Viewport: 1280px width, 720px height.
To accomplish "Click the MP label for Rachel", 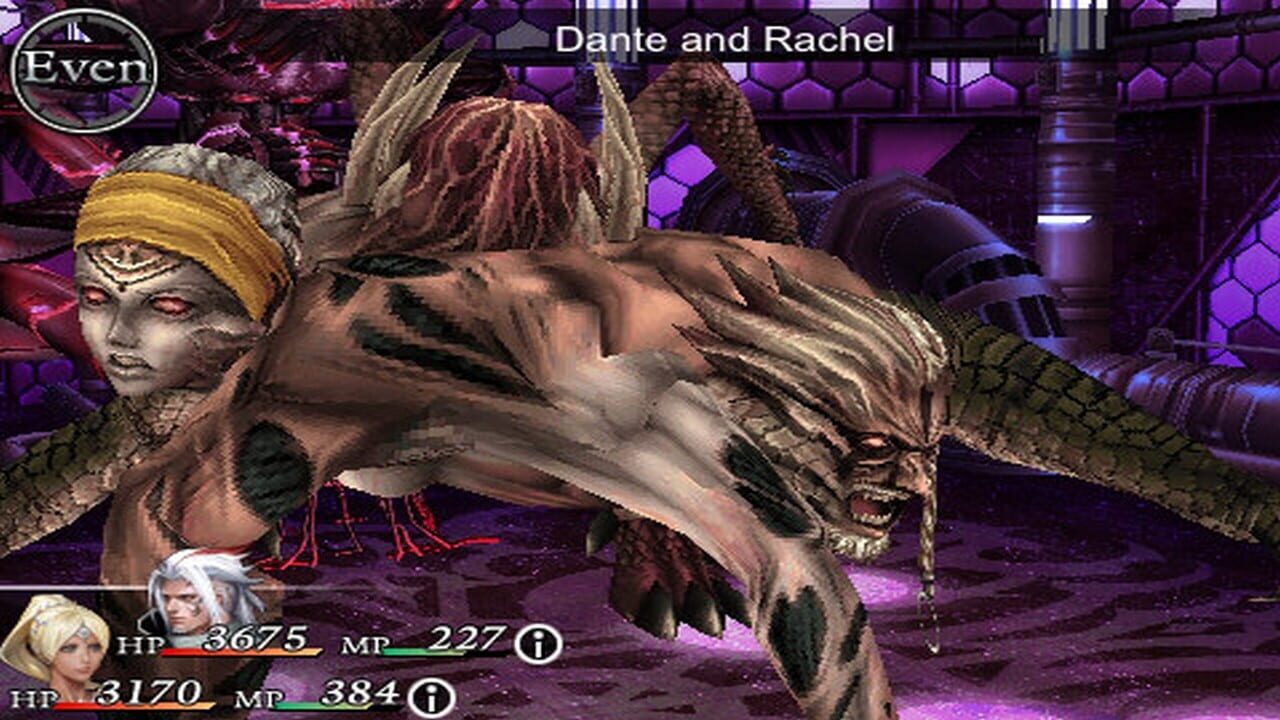I will point(256,697).
